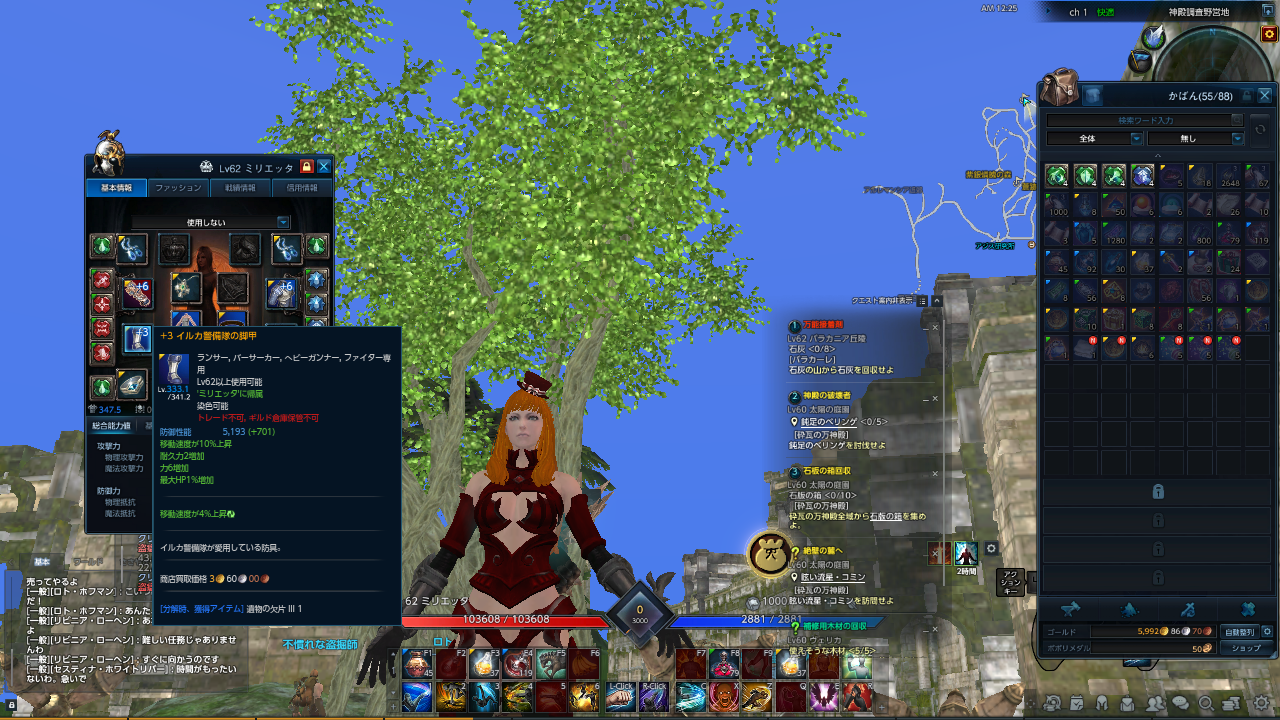Click the puzzle-piece merge icon in inventory footer
Screen dimensions: 1280x720
point(1249,609)
